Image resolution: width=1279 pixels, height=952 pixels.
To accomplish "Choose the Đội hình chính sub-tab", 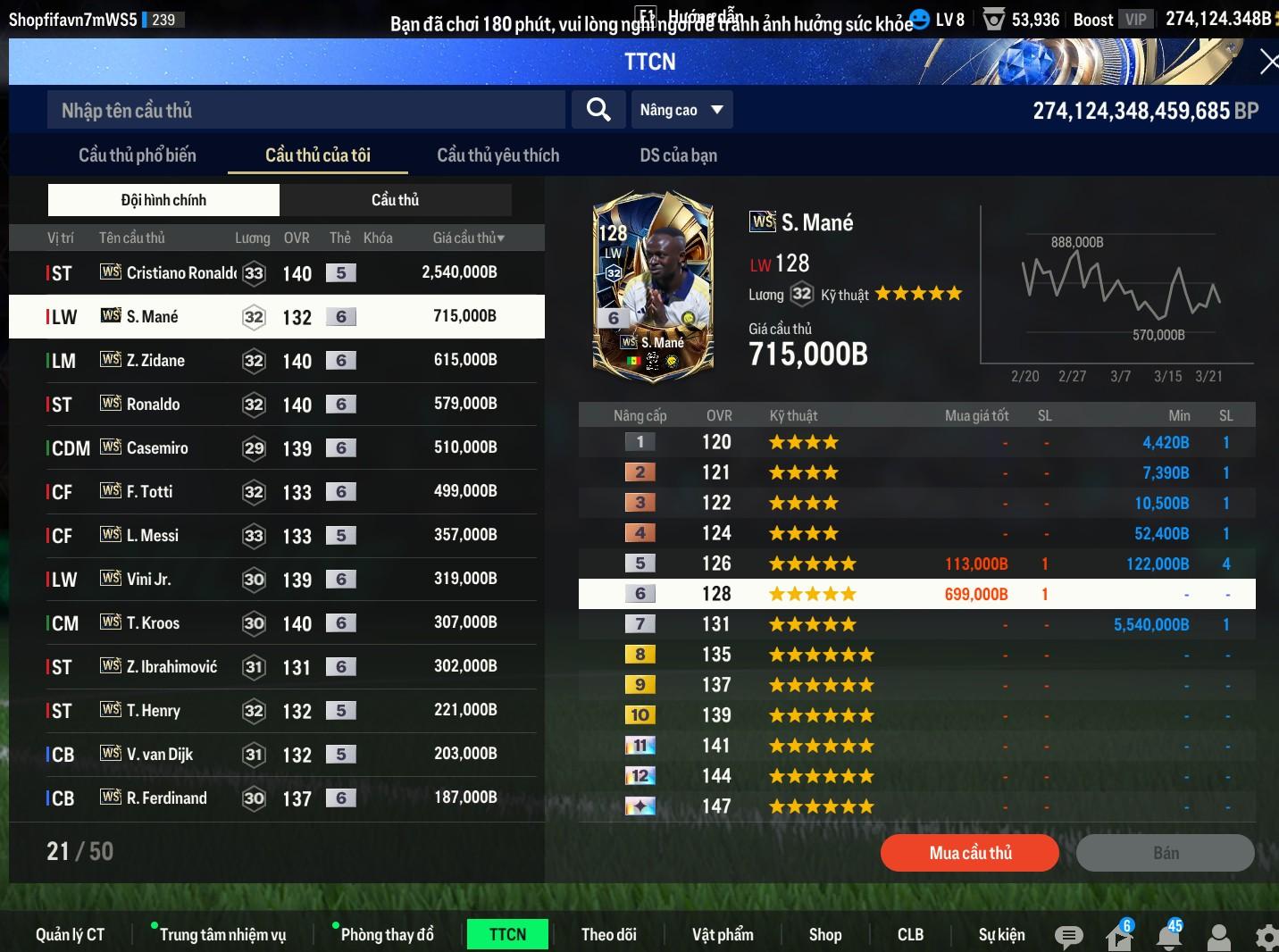I will (x=163, y=200).
